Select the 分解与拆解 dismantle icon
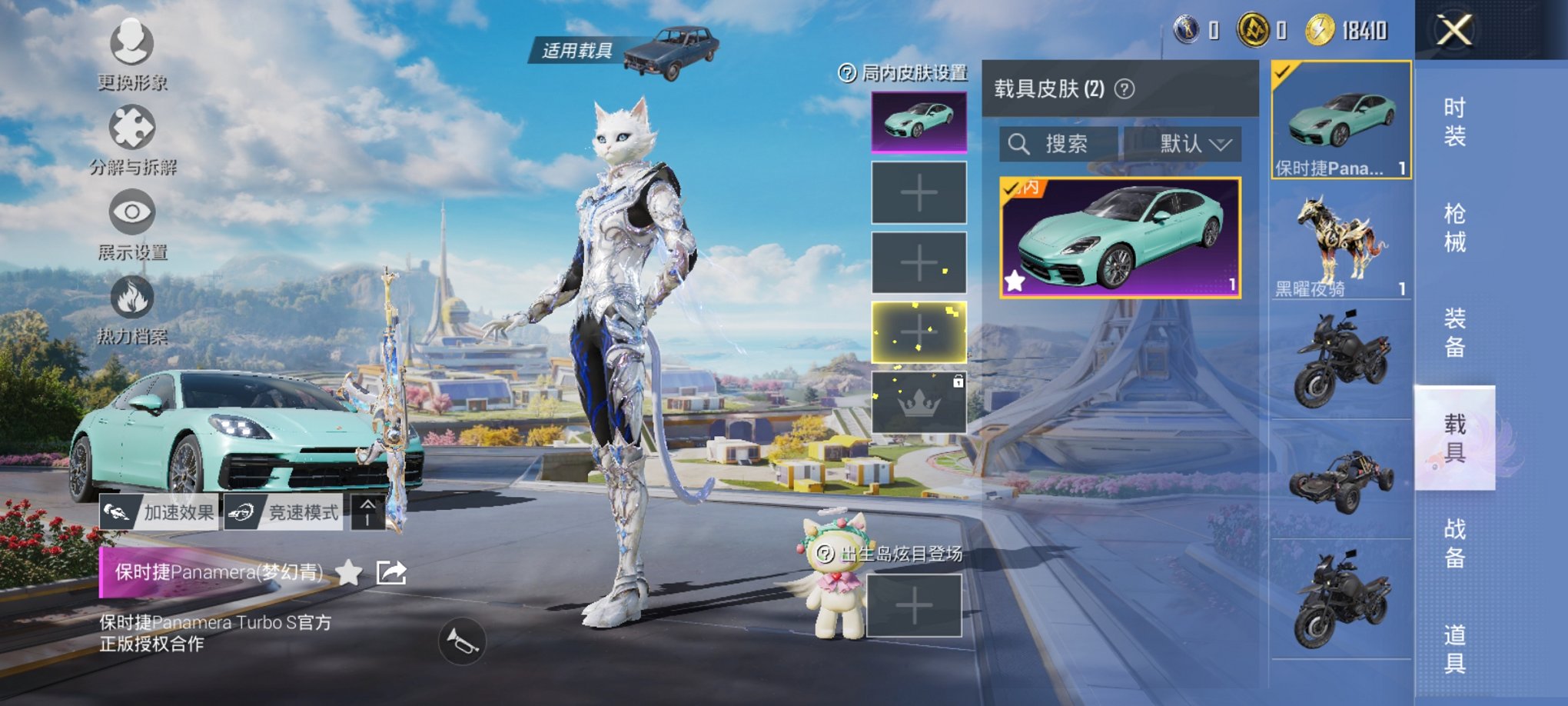 point(131,135)
